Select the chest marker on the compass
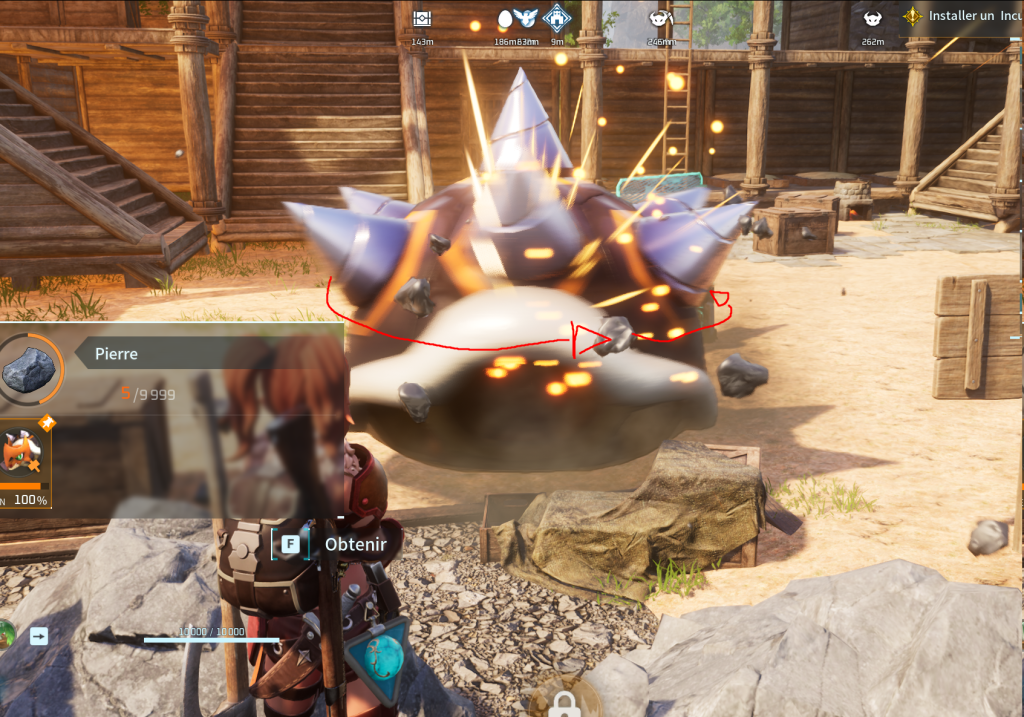 pyautogui.click(x=422, y=19)
